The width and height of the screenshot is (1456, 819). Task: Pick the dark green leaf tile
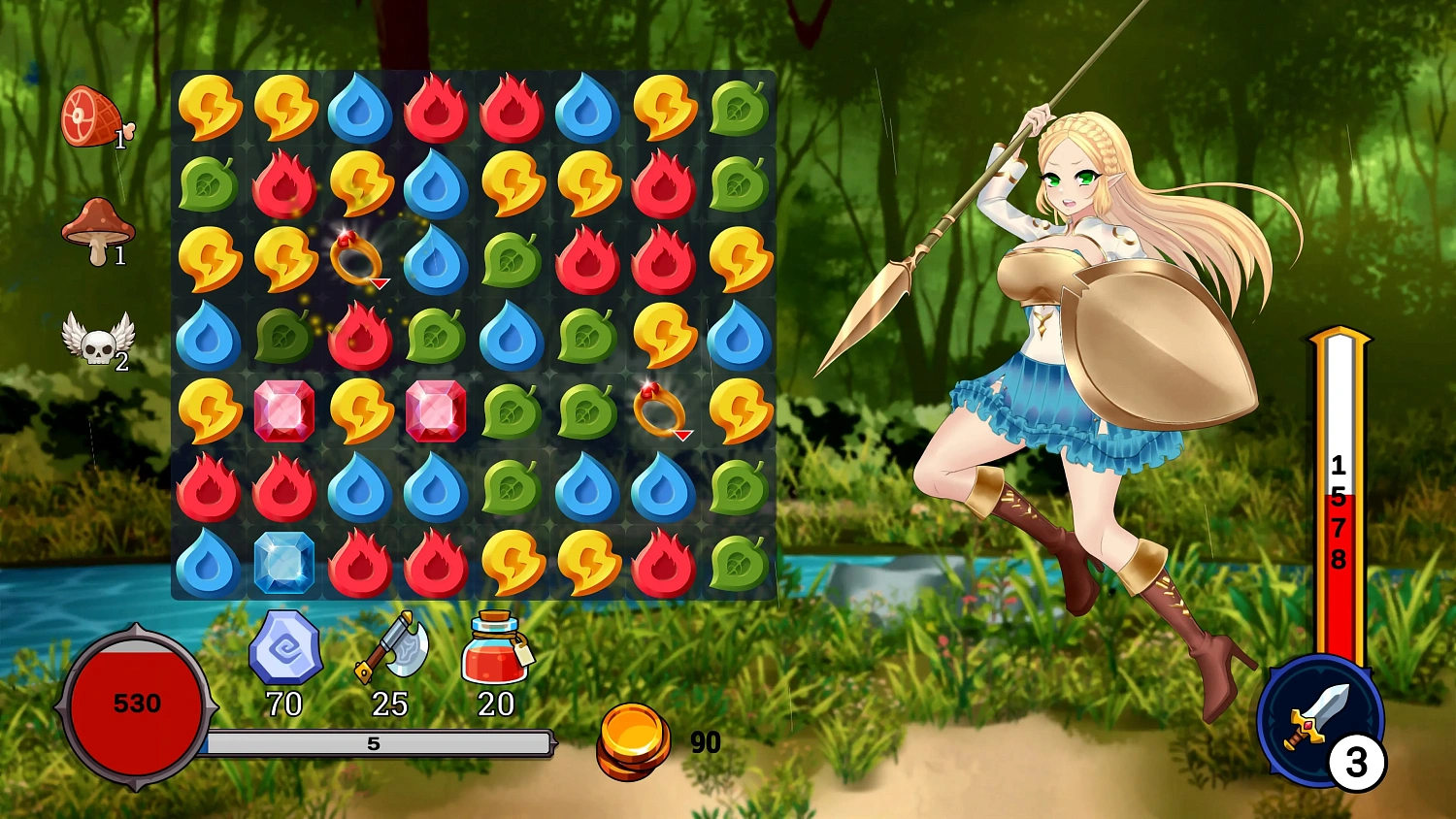[283, 336]
